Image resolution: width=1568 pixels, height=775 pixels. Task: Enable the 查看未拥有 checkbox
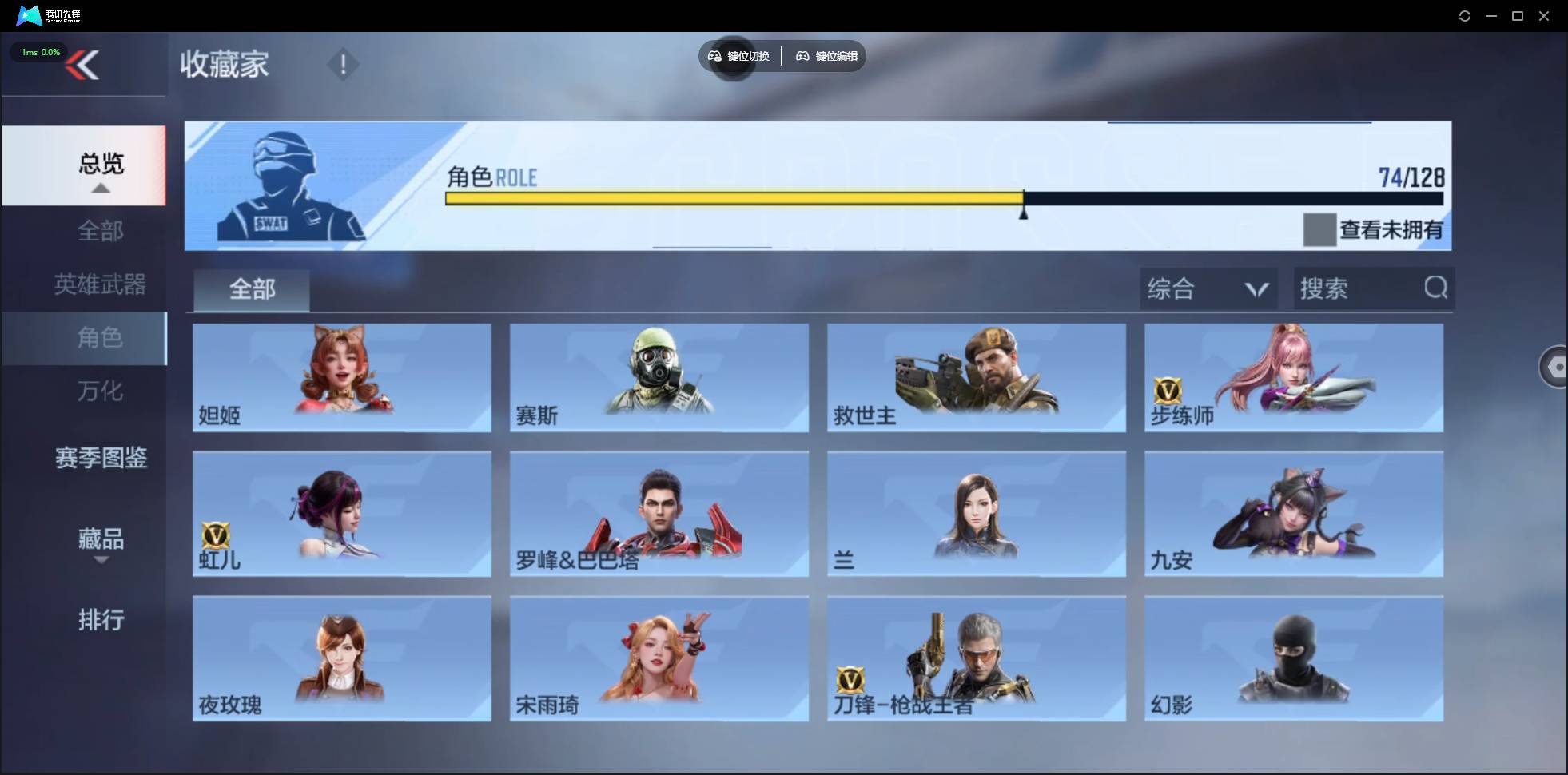coord(1319,230)
